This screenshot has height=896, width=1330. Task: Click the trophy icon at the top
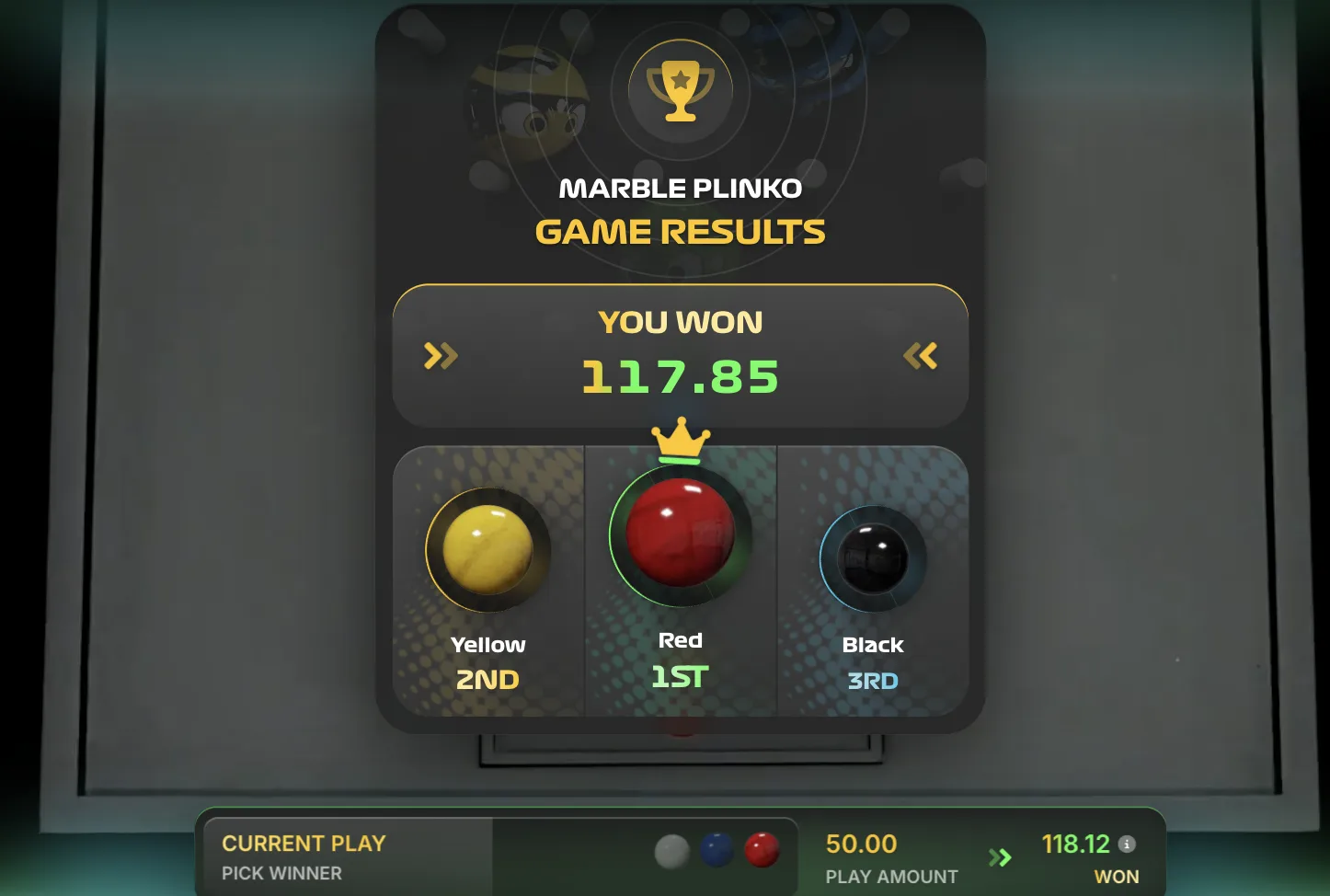680,89
